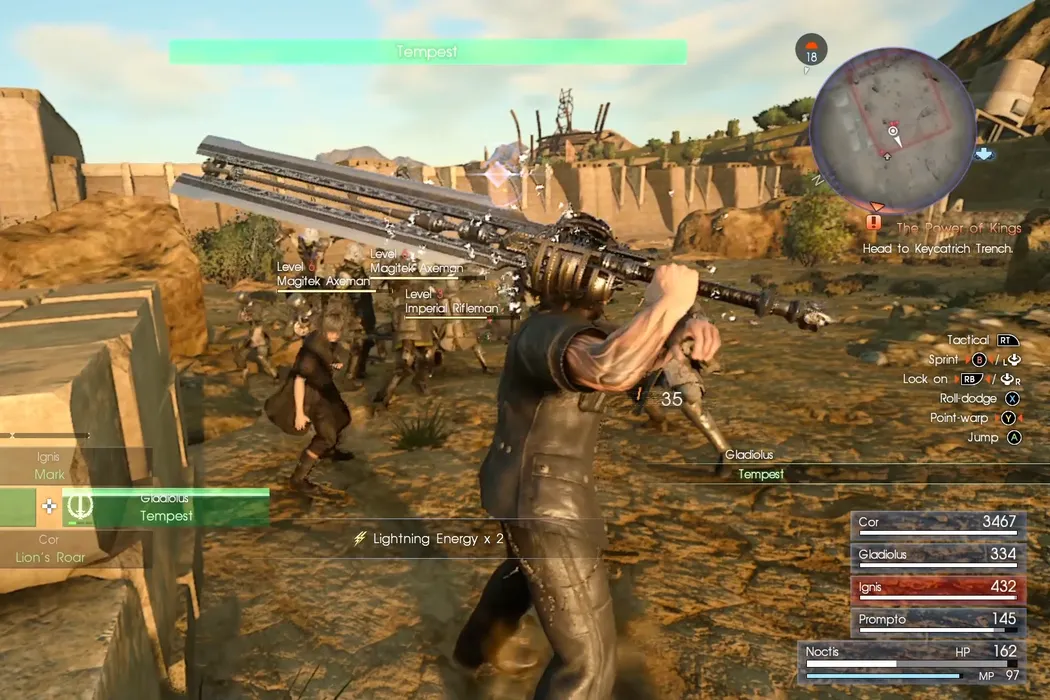Select Cor's Lion's Roar technique
The height and width of the screenshot is (700, 1050).
pos(50,549)
